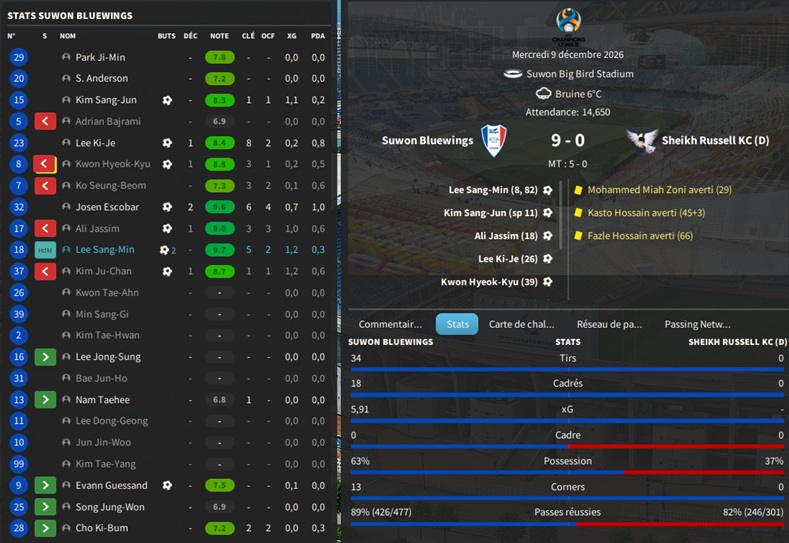Click on Kim Sang-Jun in stats list
This screenshot has height=543, width=789.
pos(106,100)
